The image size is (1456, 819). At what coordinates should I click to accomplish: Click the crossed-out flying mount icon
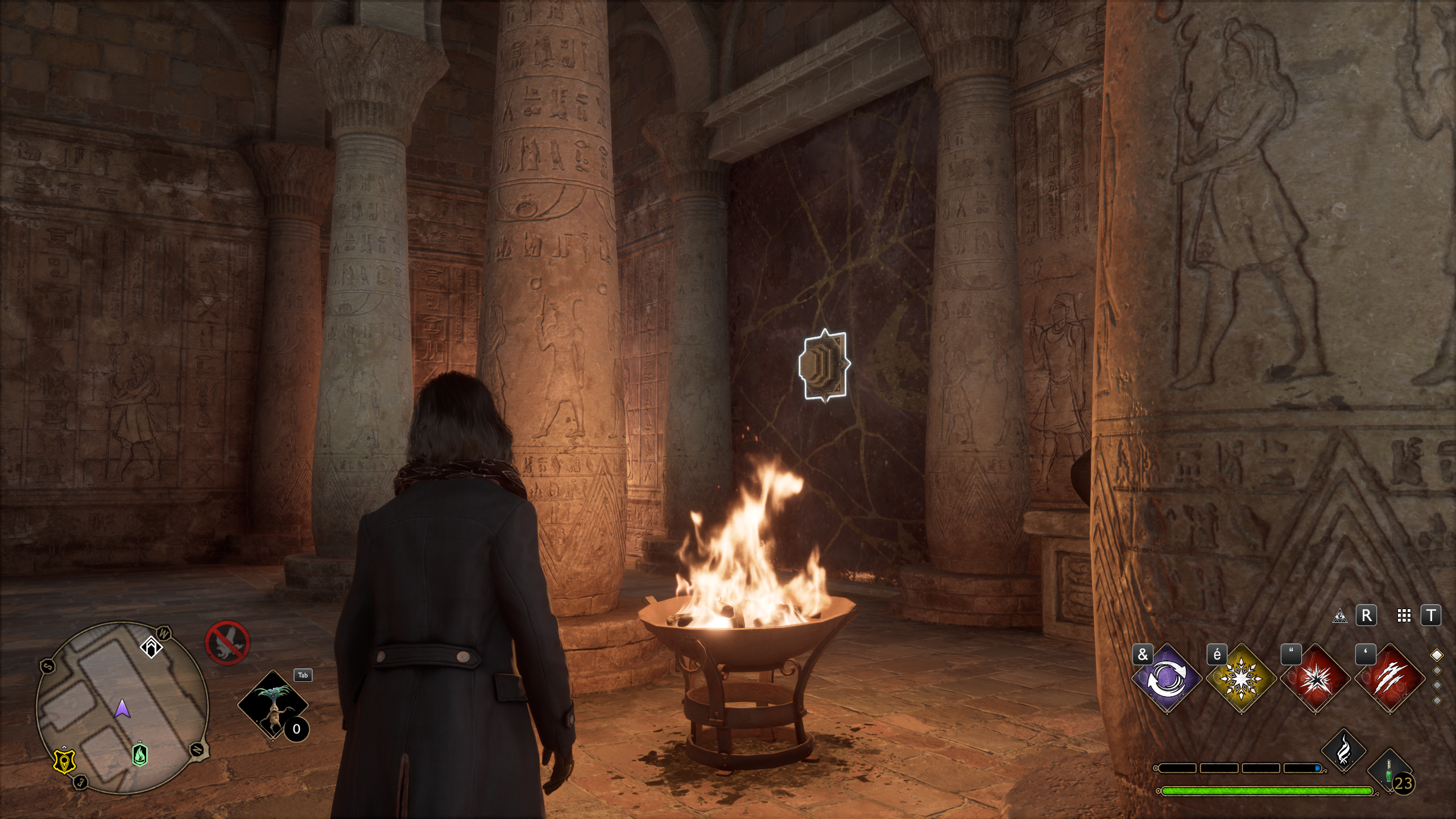click(227, 643)
